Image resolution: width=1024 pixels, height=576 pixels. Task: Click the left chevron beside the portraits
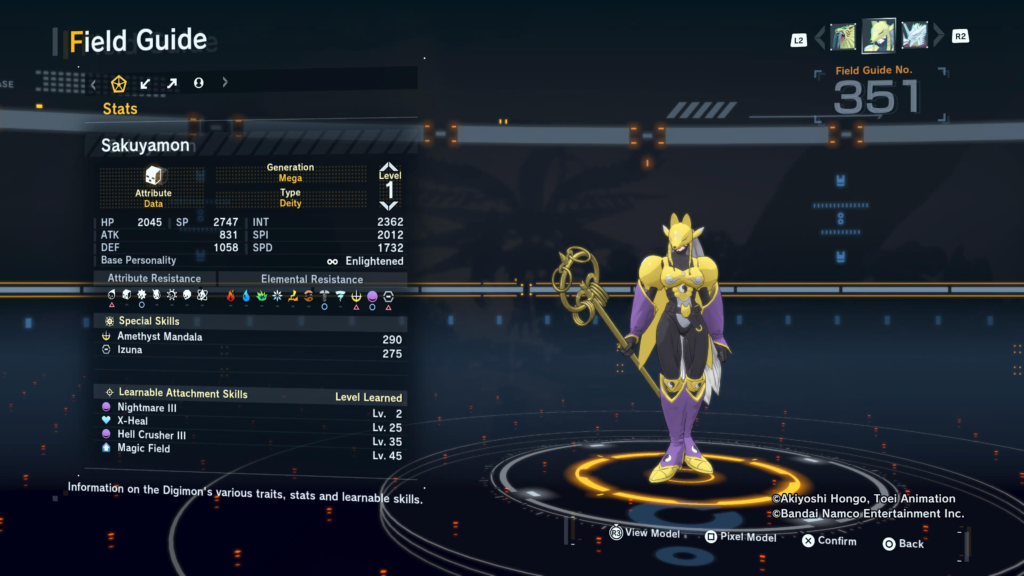click(821, 37)
